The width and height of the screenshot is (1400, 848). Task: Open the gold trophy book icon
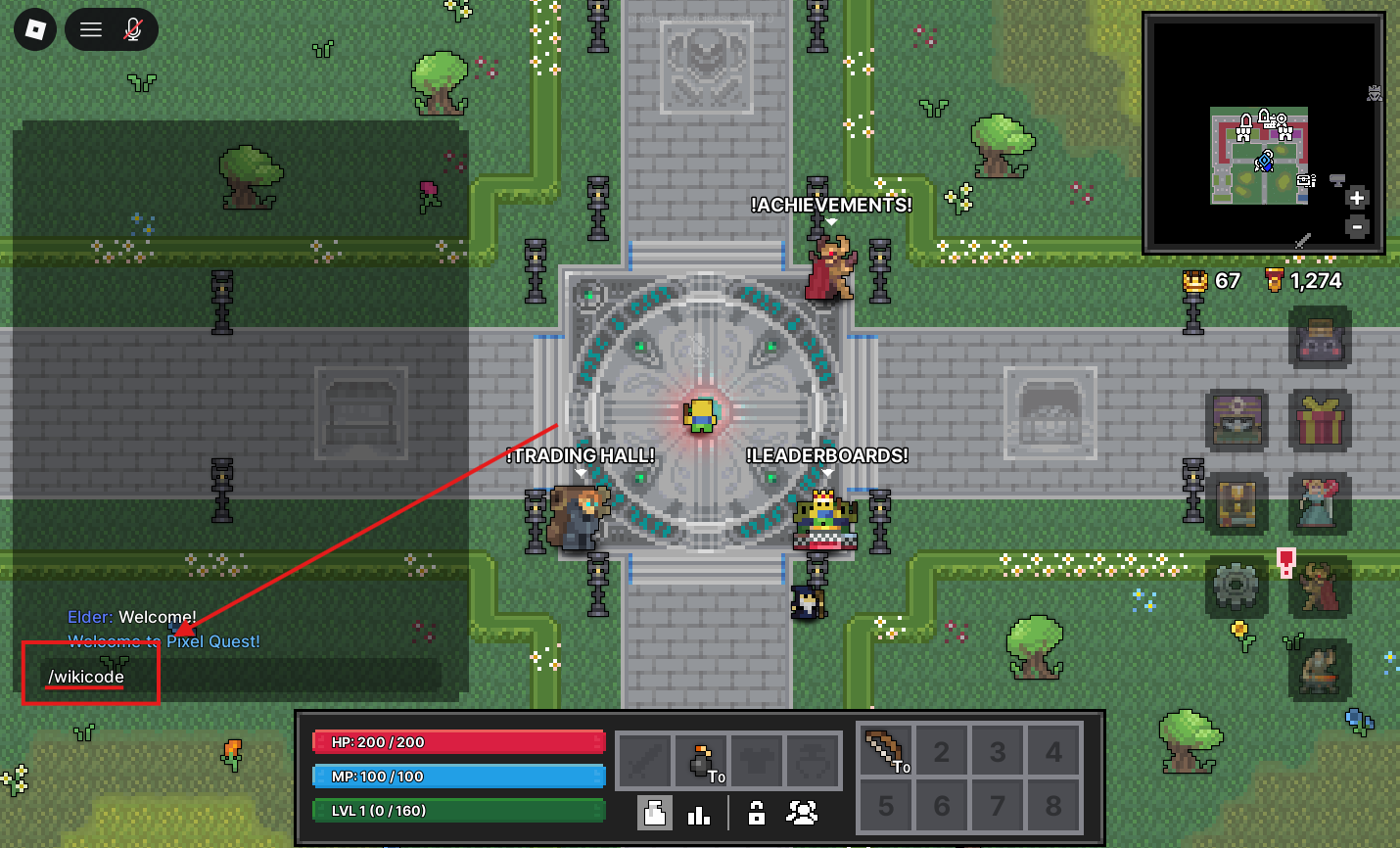point(1237,503)
